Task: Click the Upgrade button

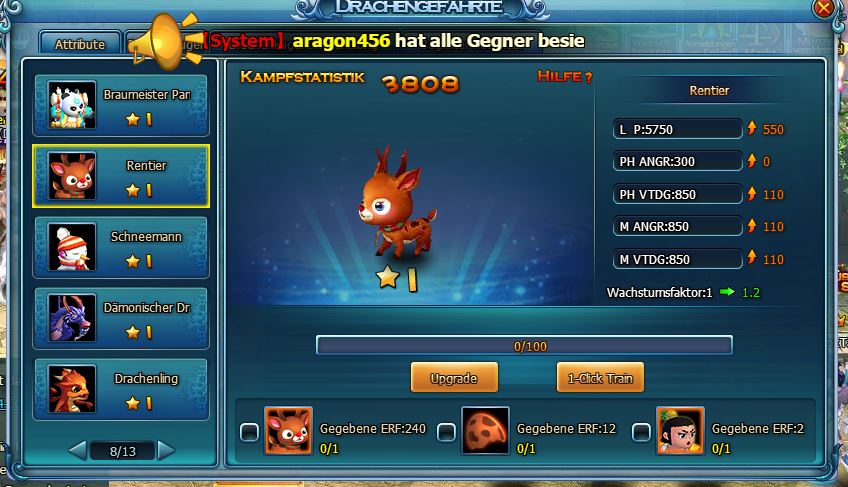Action: [x=453, y=378]
